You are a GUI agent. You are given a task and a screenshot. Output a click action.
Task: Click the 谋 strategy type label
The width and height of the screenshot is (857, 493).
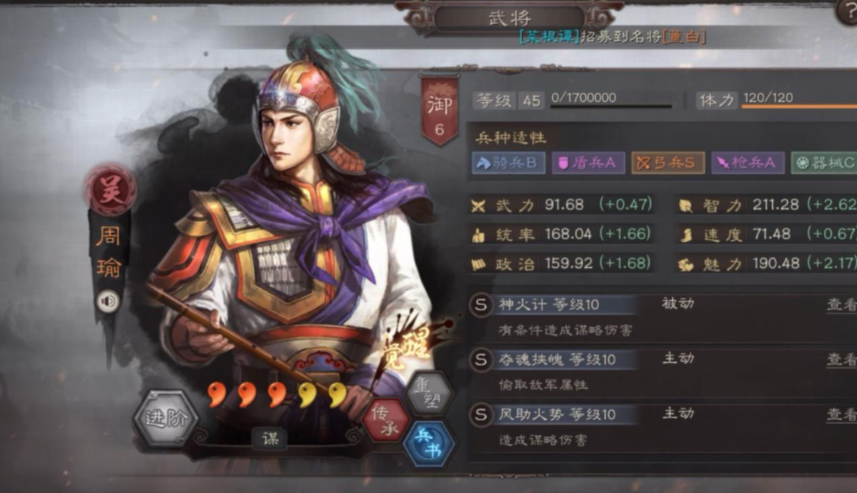268,437
